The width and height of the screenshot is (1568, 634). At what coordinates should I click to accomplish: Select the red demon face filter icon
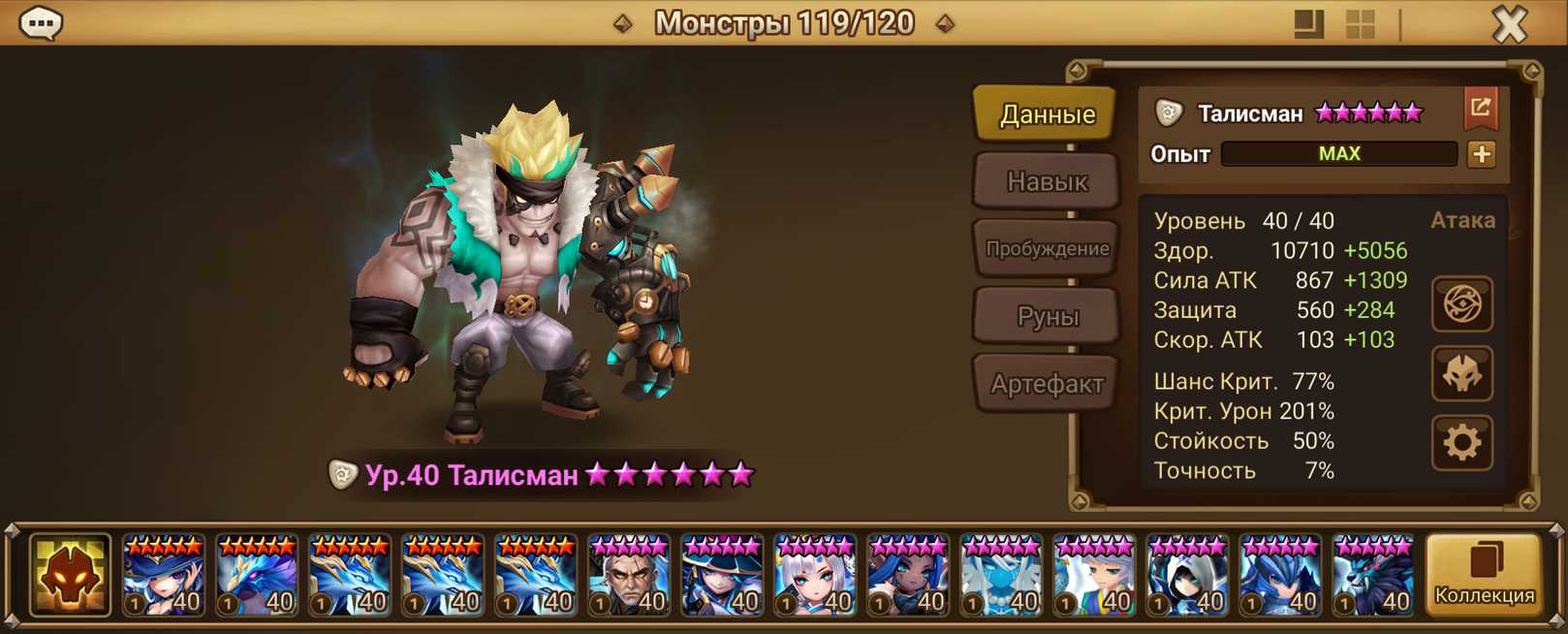tap(70, 576)
